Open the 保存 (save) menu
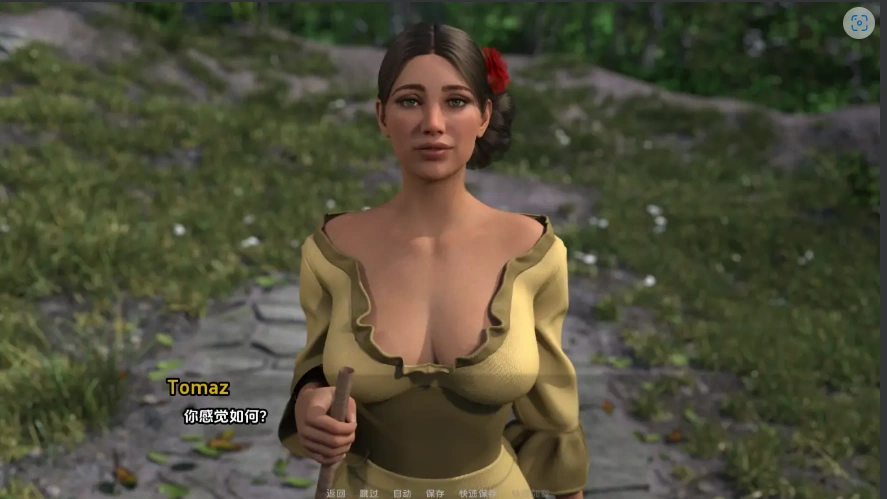Viewport: 887px width, 499px height. [x=435, y=493]
